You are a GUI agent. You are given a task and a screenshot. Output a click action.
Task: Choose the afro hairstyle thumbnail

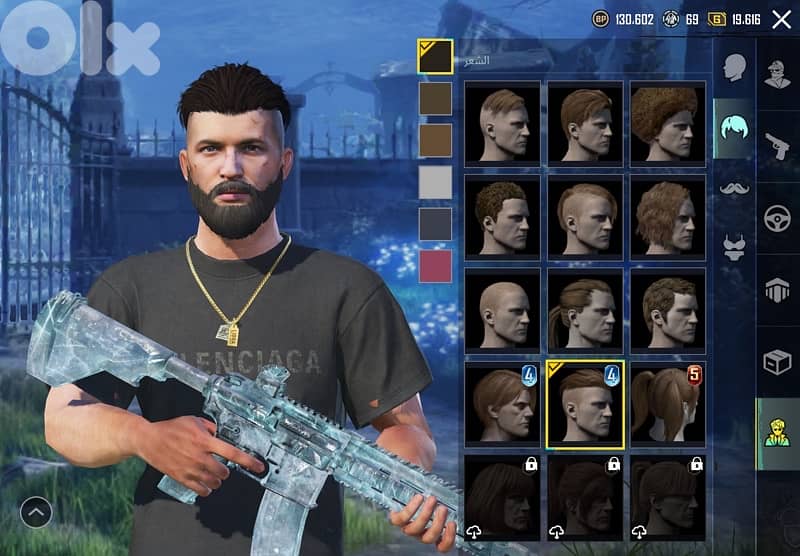pyautogui.click(x=667, y=122)
